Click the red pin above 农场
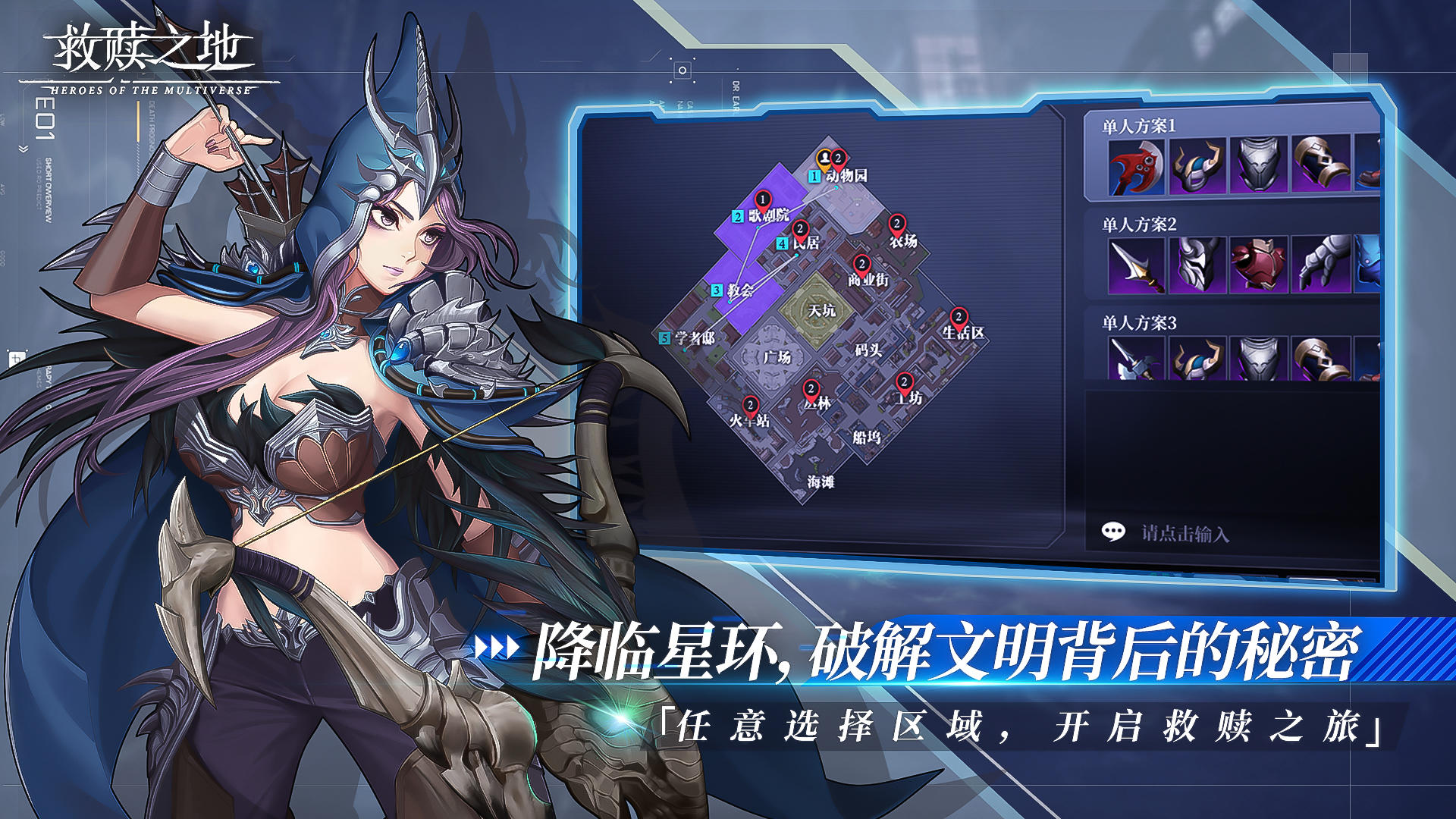1456x819 pixels. (896, 224)
